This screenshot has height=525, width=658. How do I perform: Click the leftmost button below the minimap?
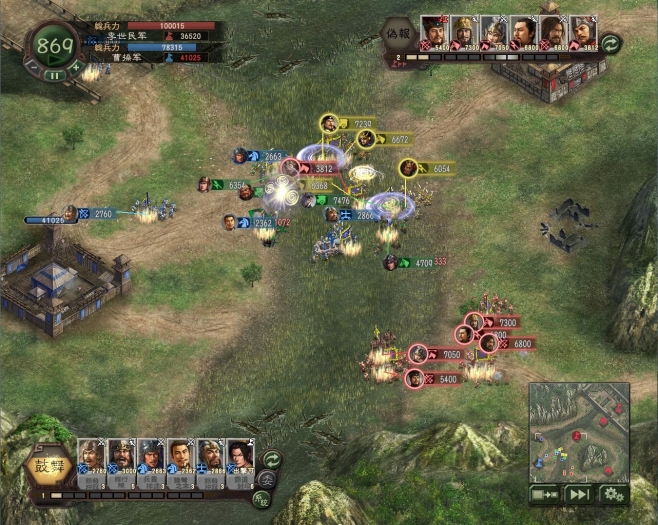coord(545,493)
